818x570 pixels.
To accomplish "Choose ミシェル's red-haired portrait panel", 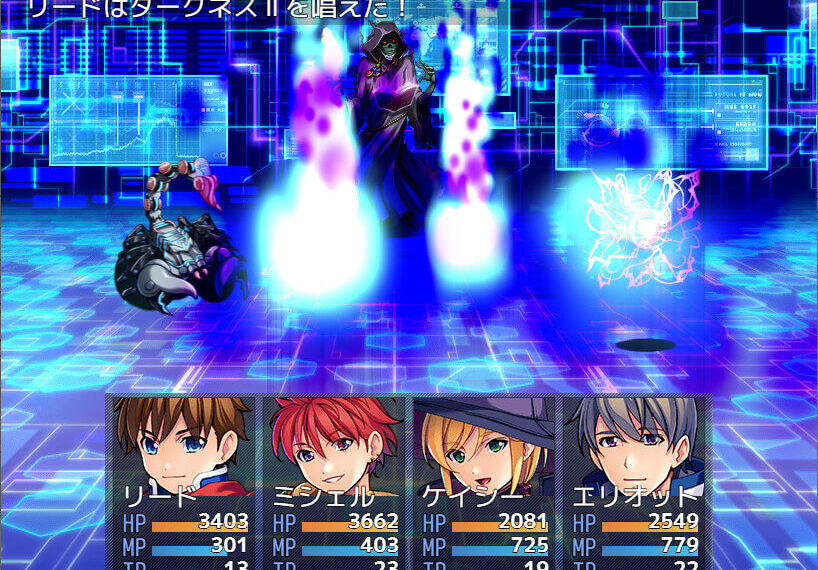I will [334, 481].
